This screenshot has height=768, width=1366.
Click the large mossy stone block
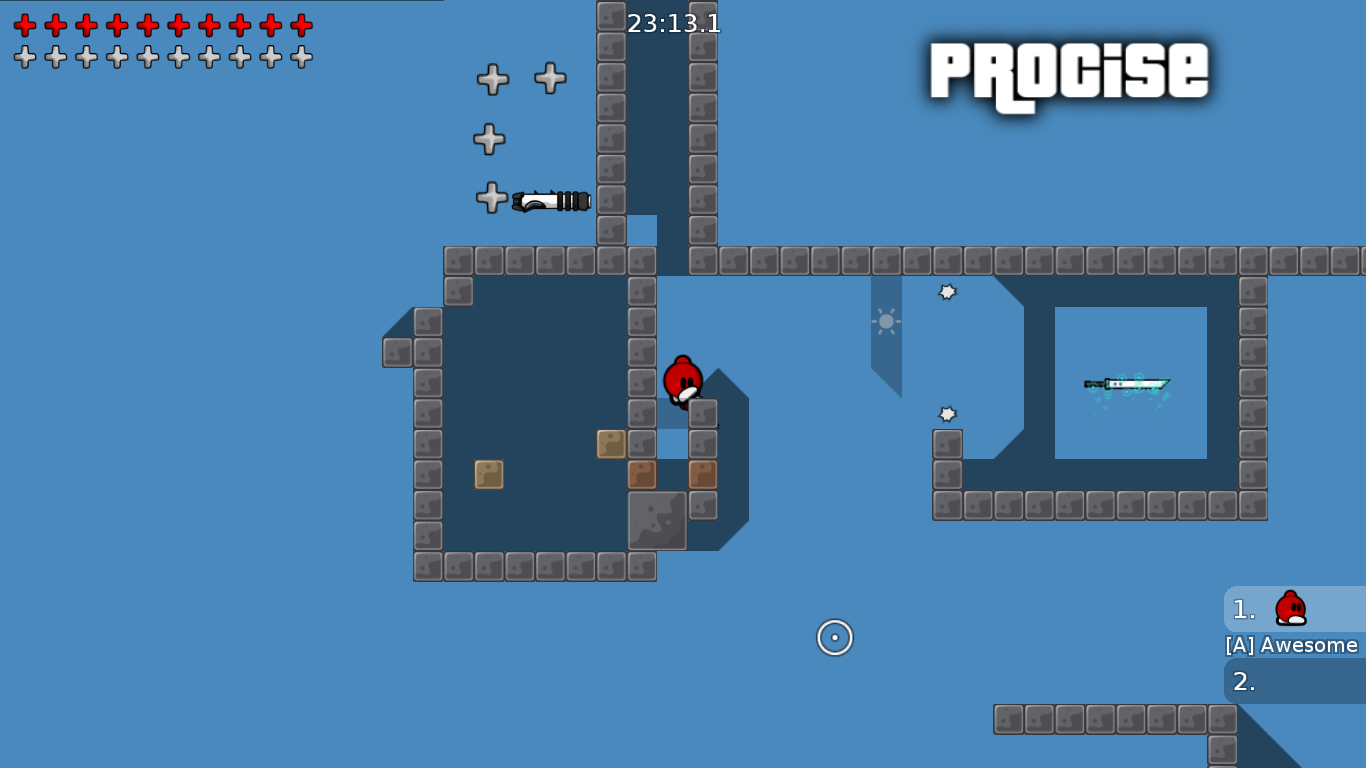[x=658, y=521]
